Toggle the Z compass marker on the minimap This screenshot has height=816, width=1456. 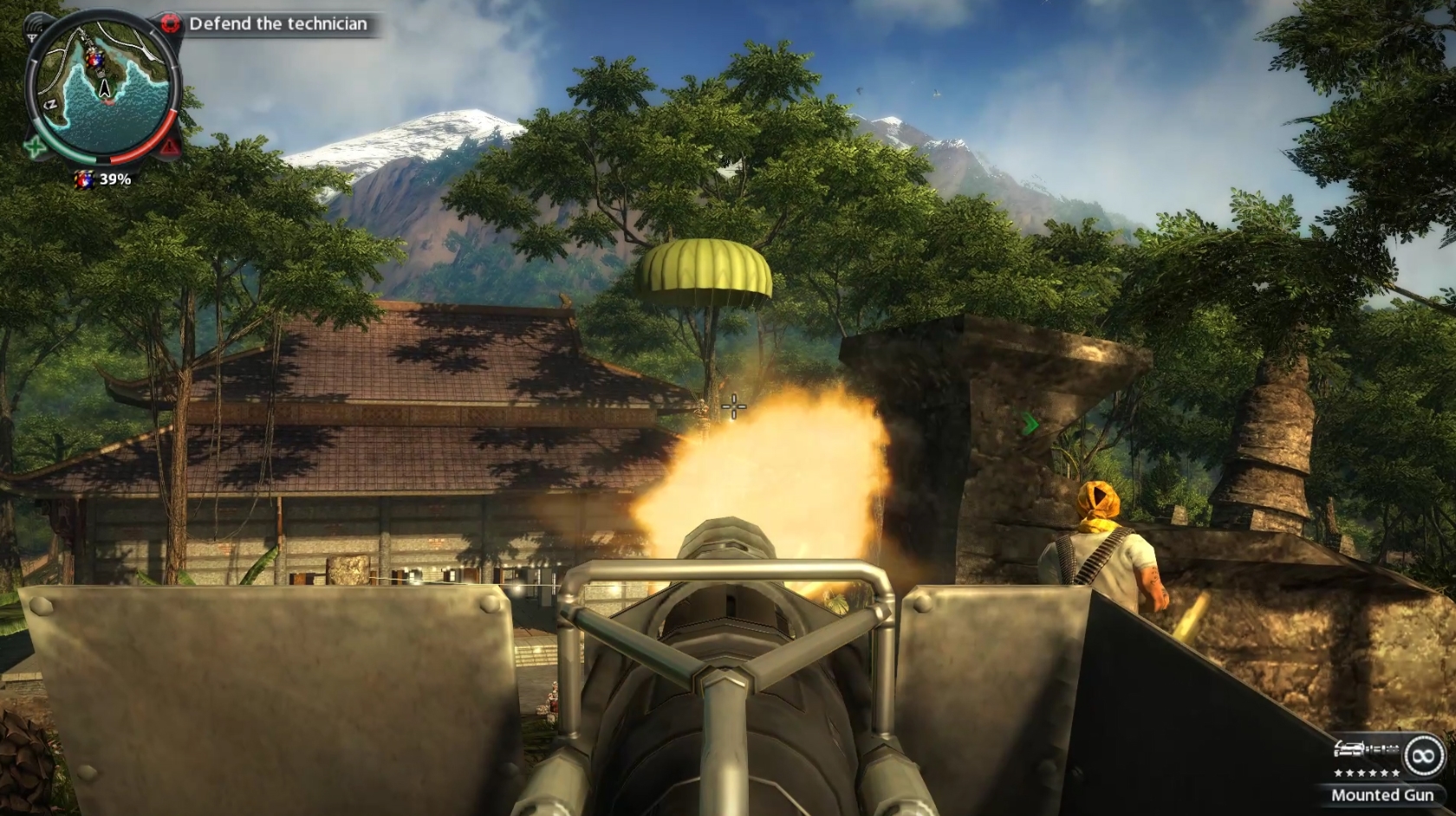(x=51, y=103)
